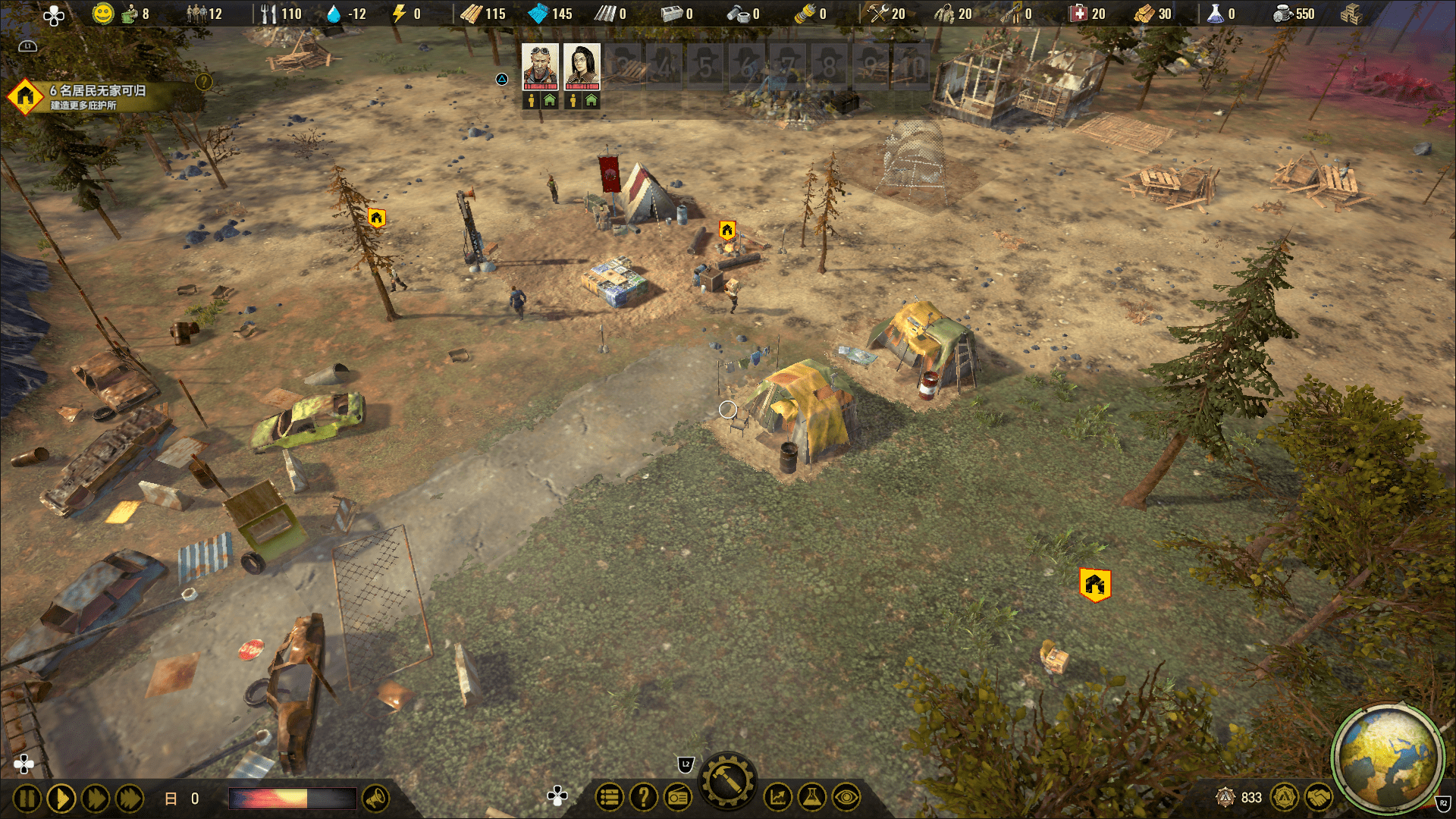The width and height of the screenshot is (1456, 819).
Task: Pause the game with the pause button
Action: [27, 799]
